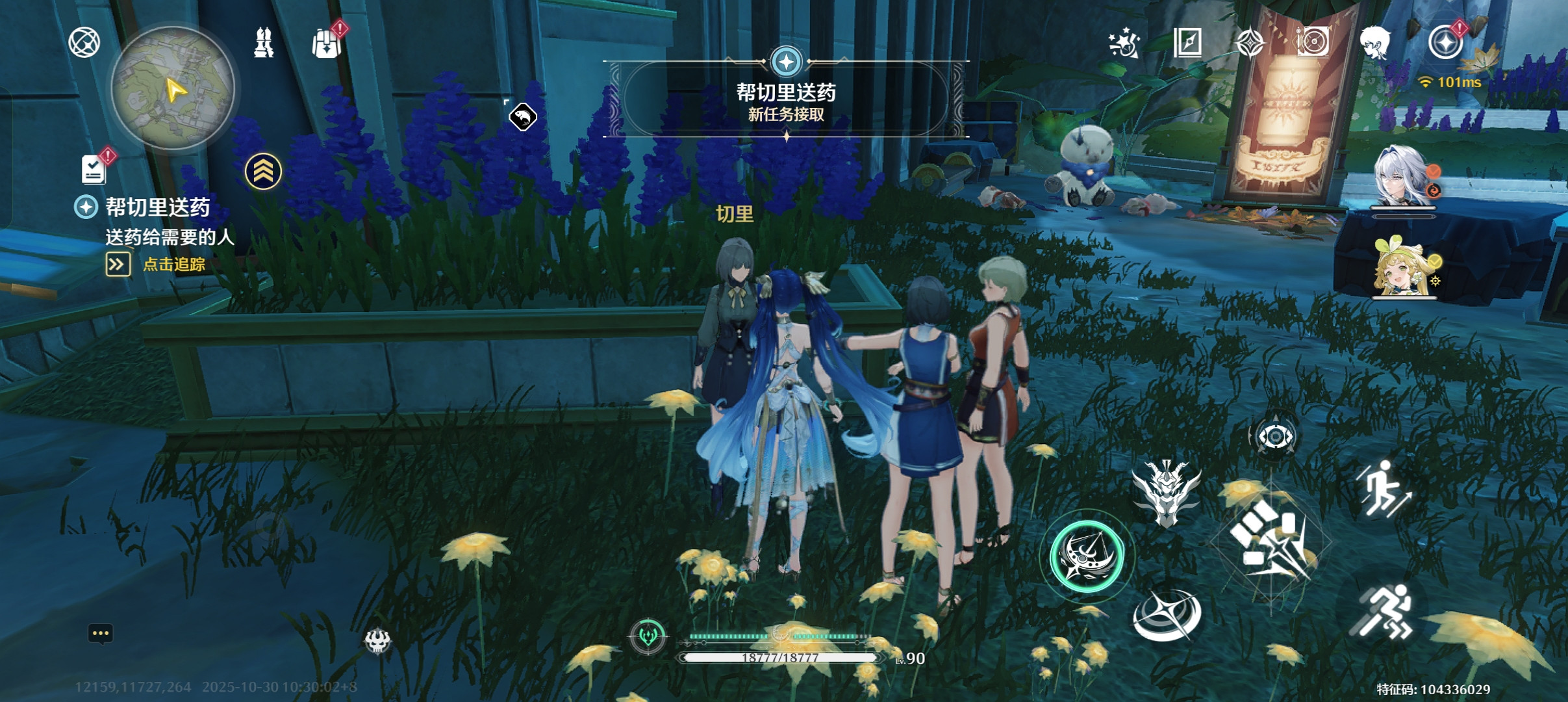Tap the jump action button
1568x702 pixels.
click(x=1384, y=489)
